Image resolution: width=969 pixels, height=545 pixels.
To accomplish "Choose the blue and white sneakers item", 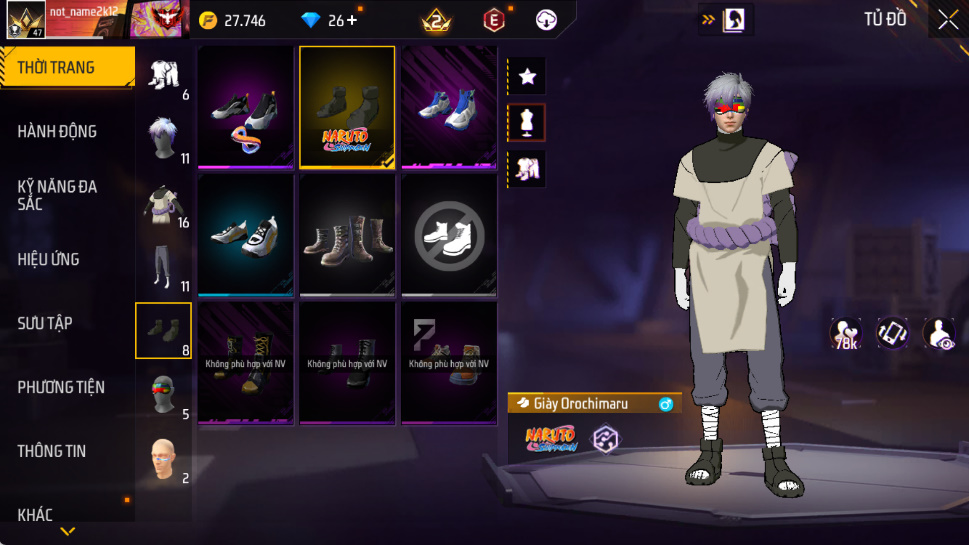I will point(449,107).
